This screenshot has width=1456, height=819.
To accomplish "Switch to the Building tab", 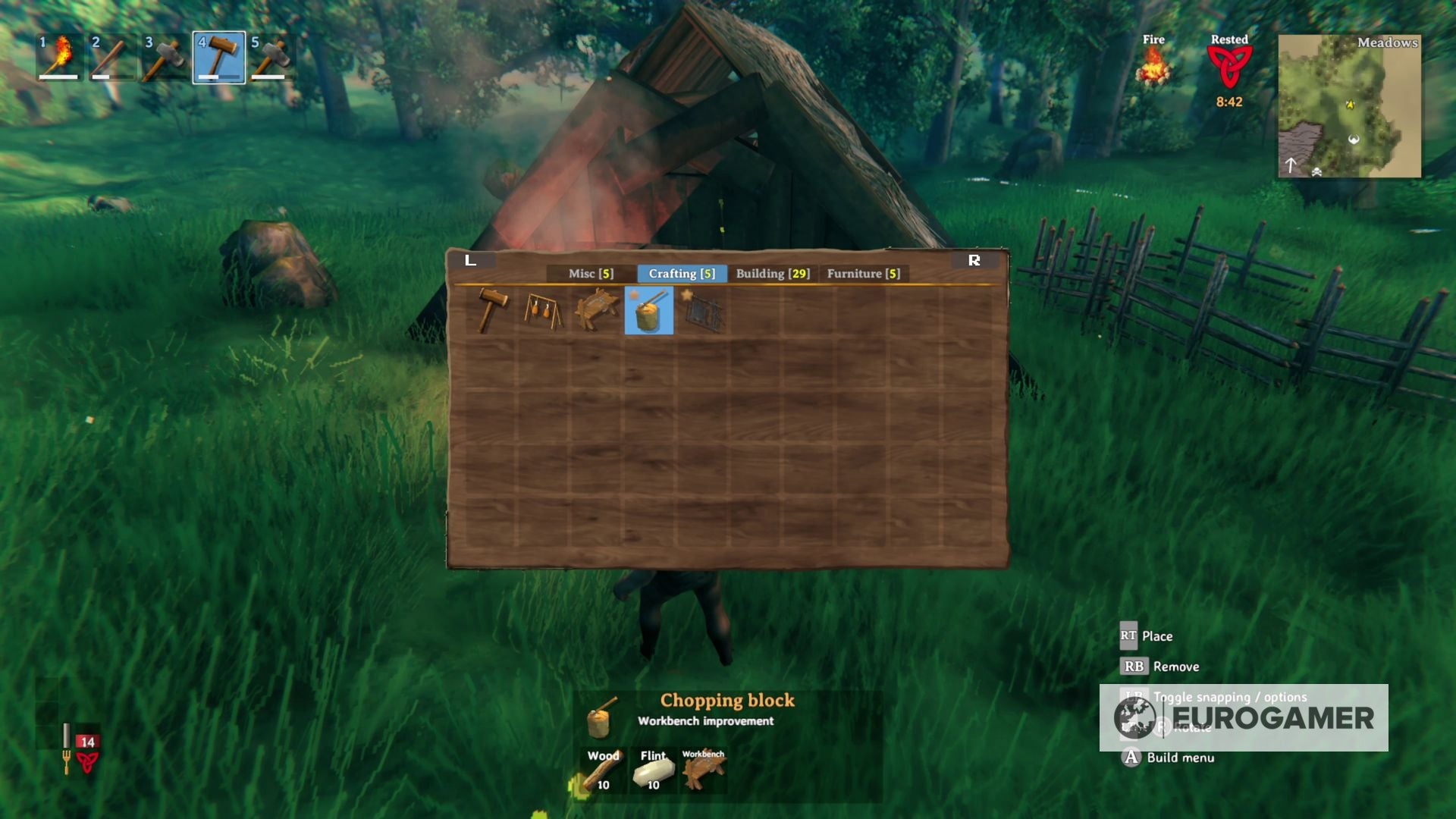I will coord(771,274).
